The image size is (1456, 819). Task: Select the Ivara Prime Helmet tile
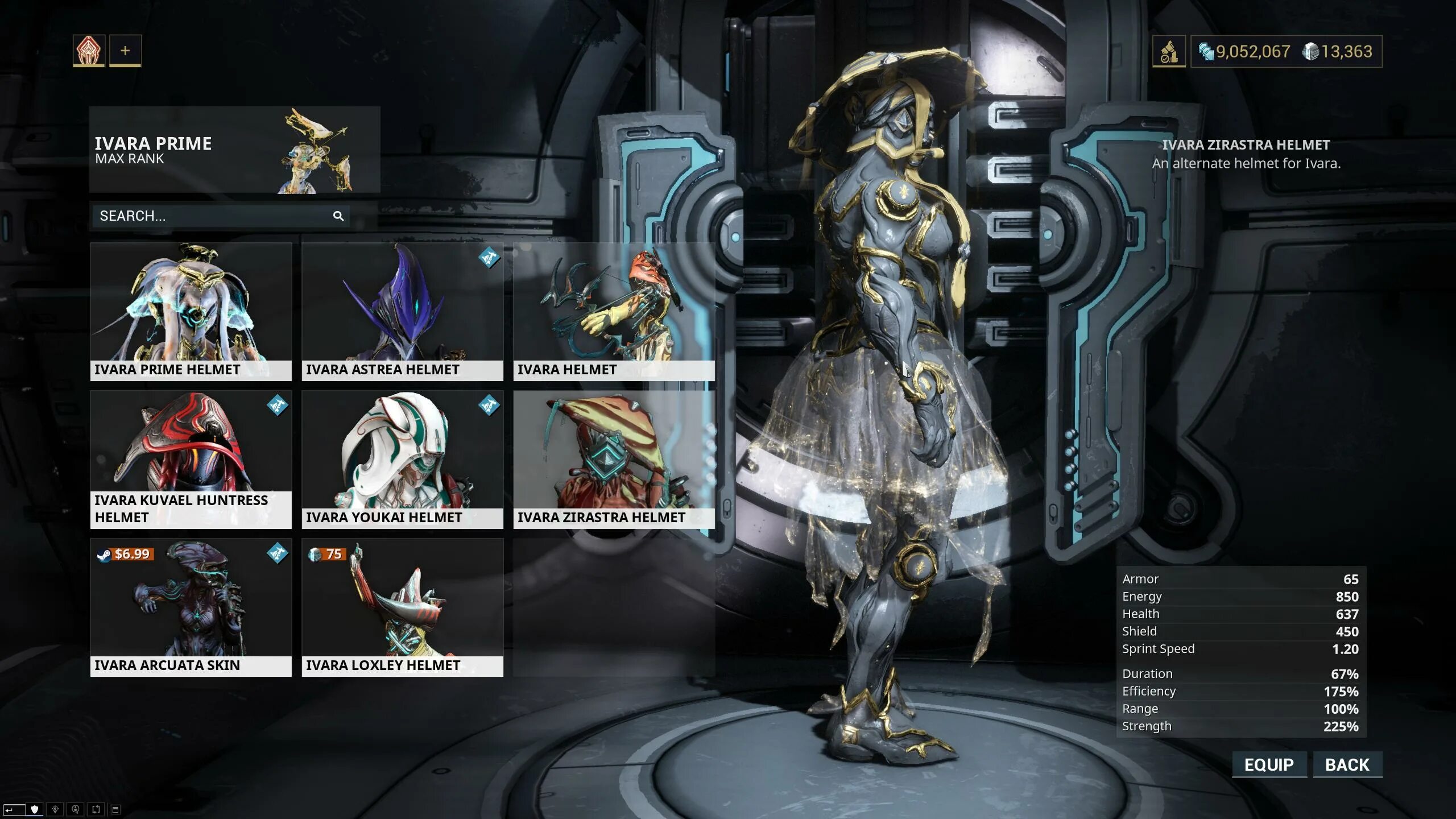[191, 311]
